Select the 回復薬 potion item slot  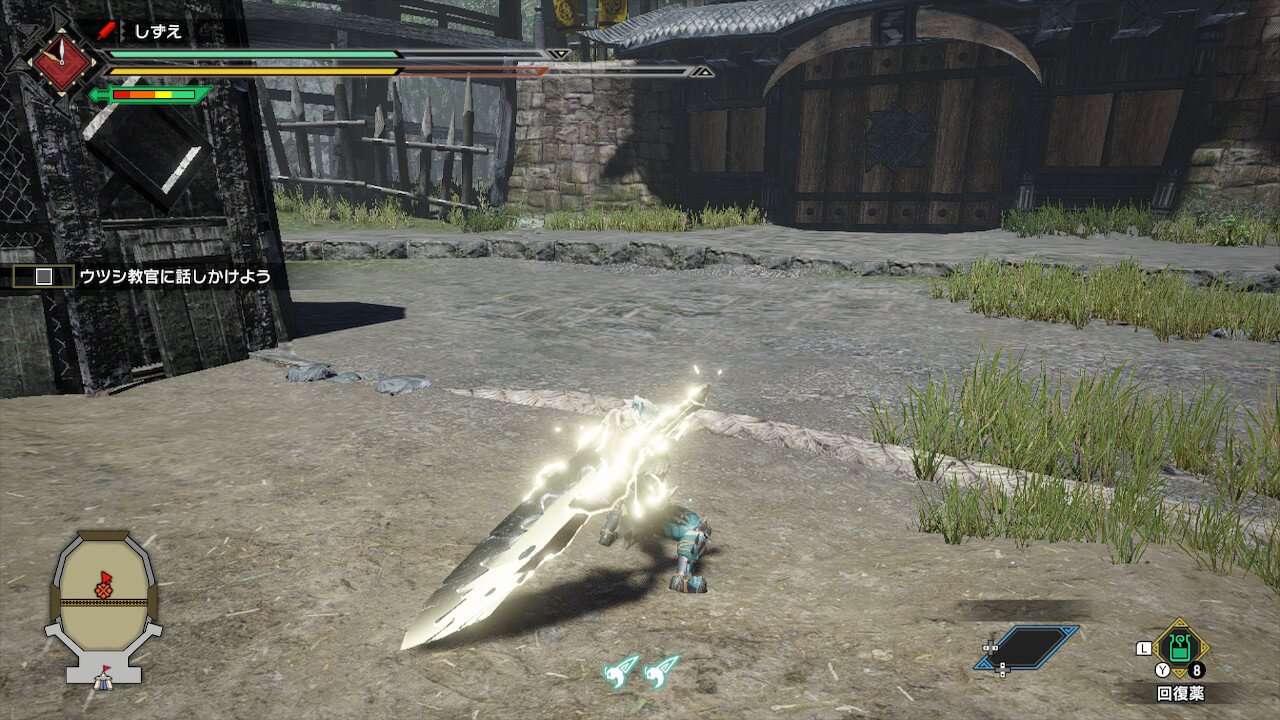1180,648
